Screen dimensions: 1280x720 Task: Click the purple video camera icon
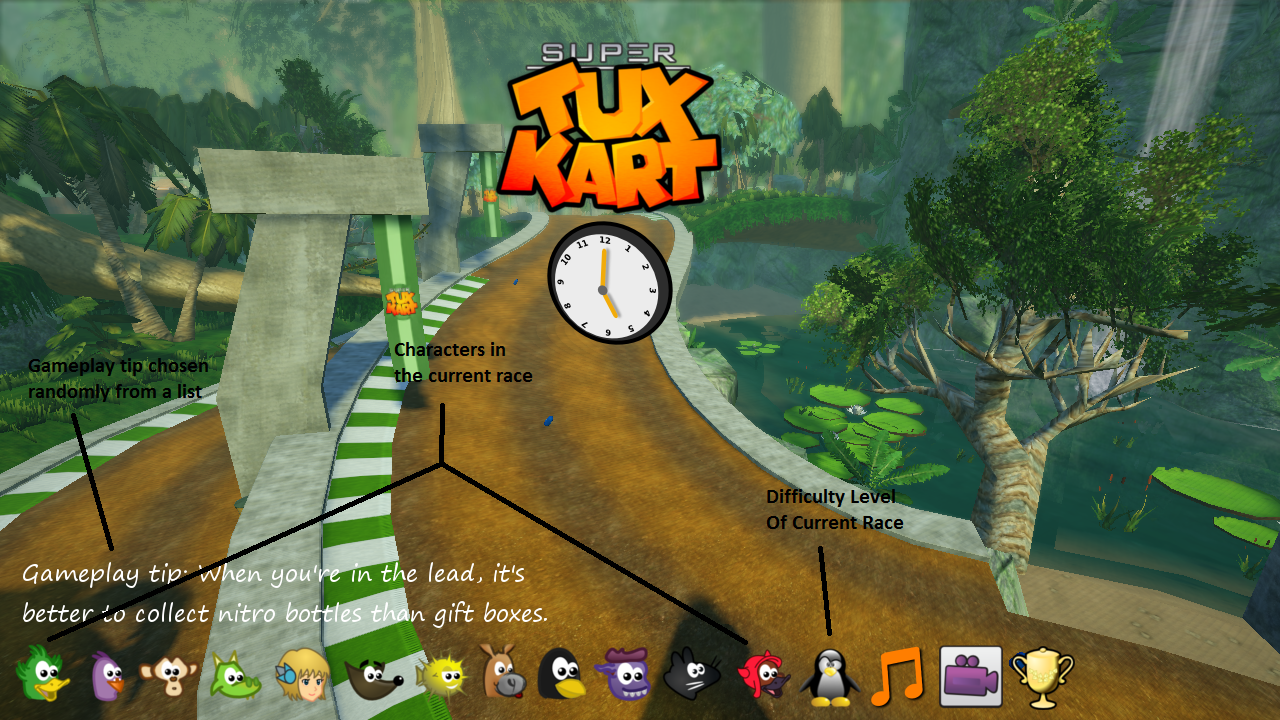(x=970, y=676)
